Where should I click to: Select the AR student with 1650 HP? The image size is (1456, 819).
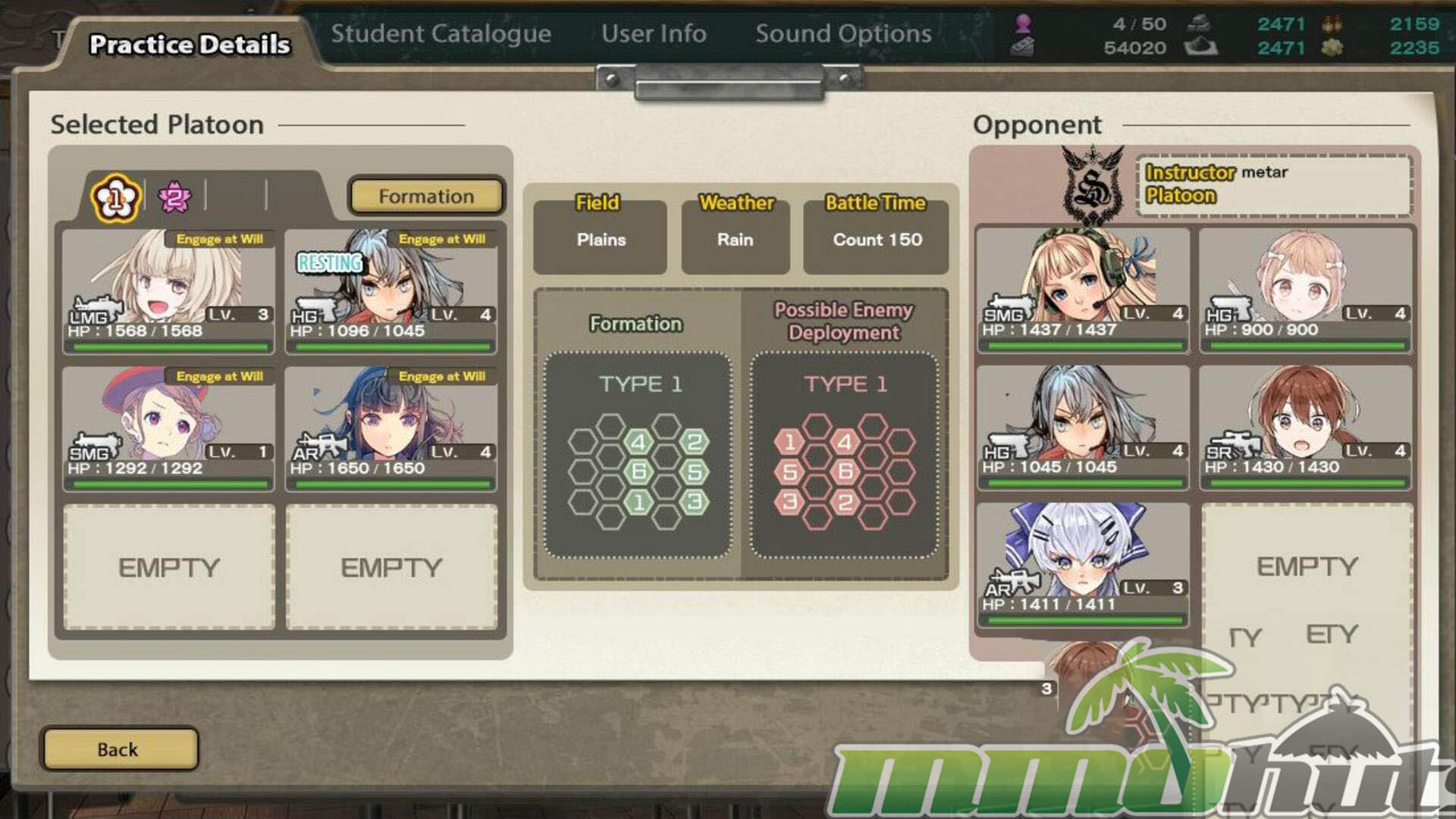click(x=391, y=428)
